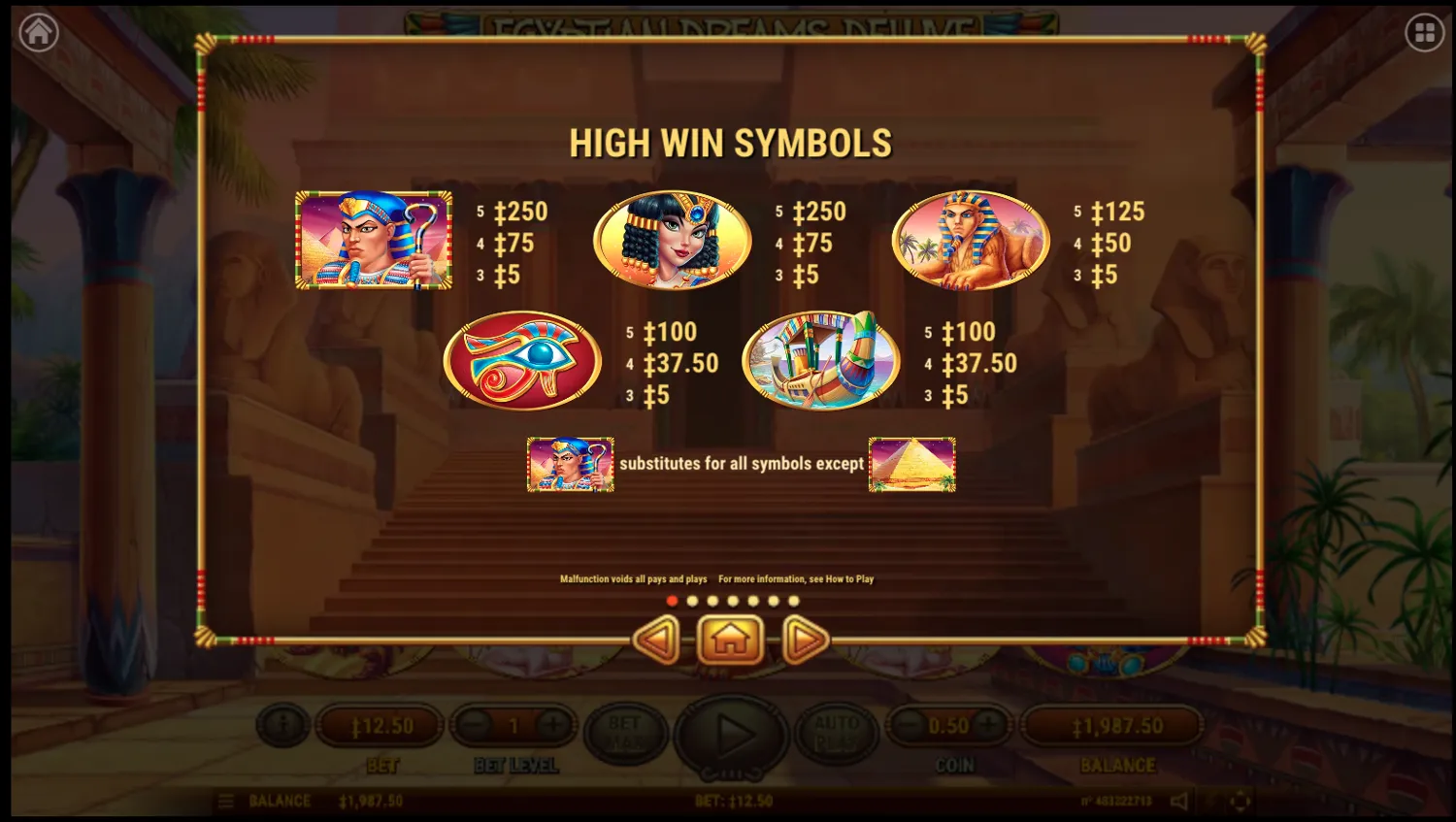The height and width of the screenshot is (822, 1456).
Task: Click the left arrow to view previous paytable page
Action: (x=658, y=641)
